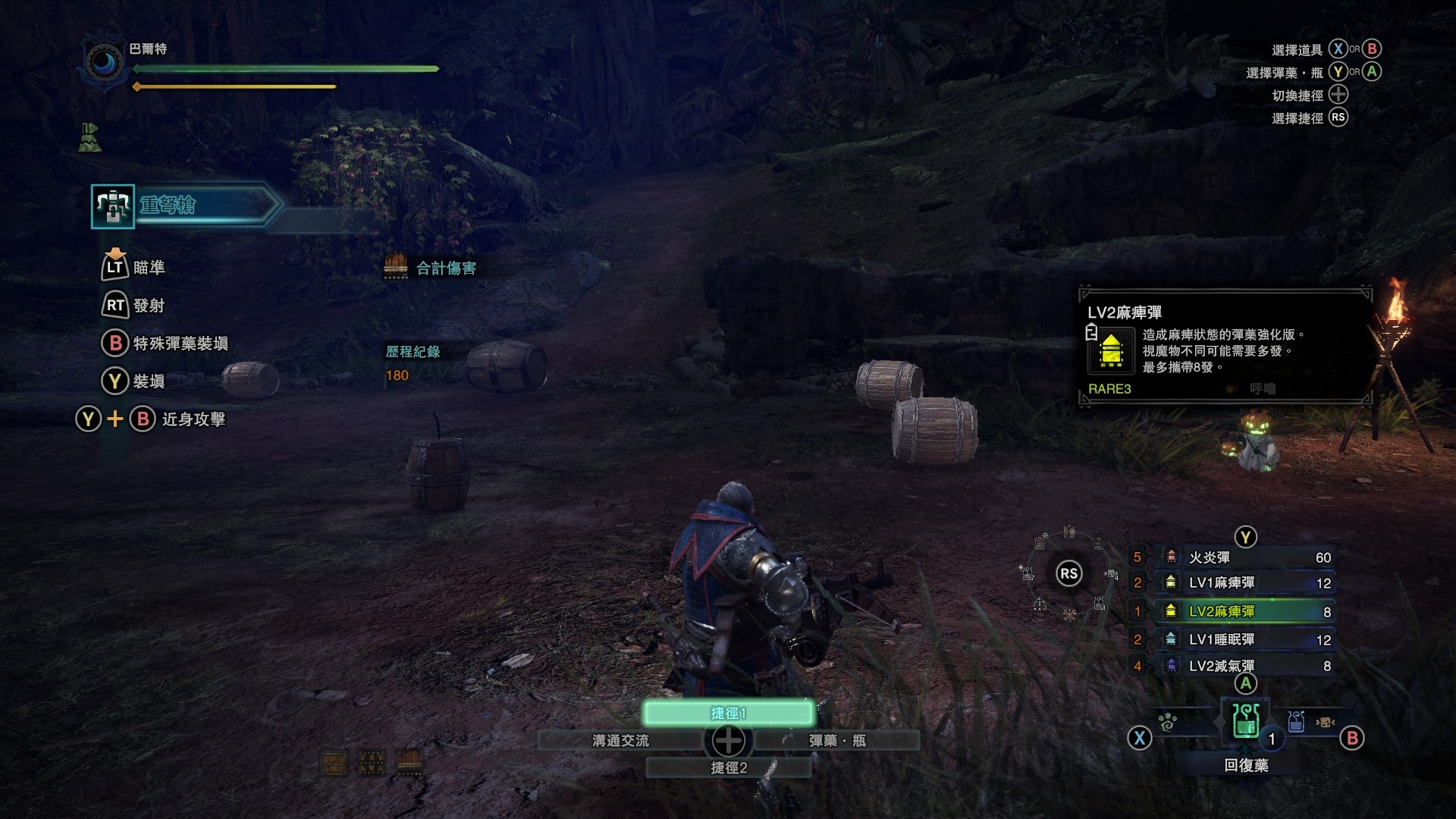1456x819 pixels.
Task: Open the 溝通交流 shortcut panel
Action: coord(620,741)
